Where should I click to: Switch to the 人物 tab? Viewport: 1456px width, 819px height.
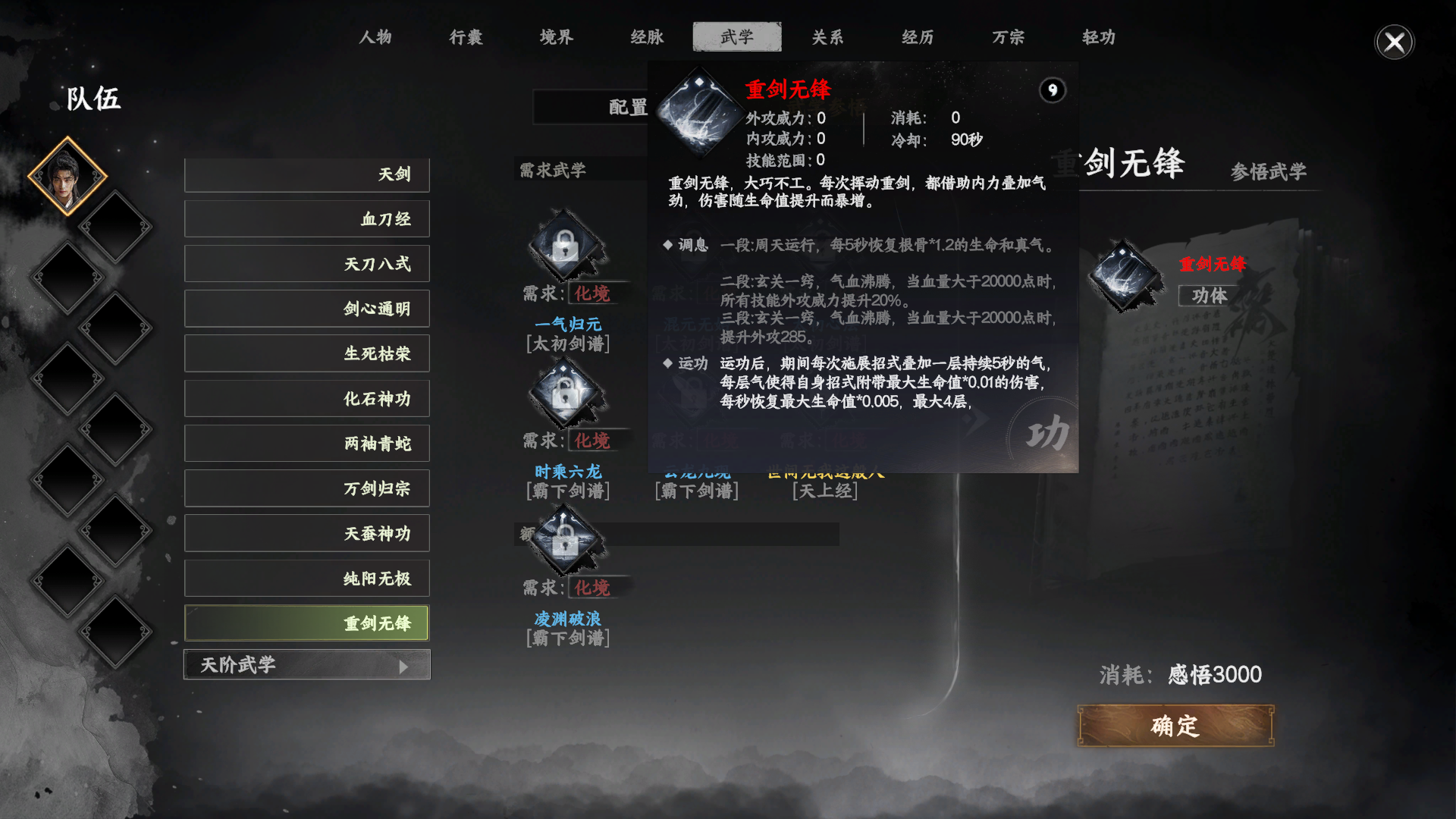(x=377, y=36)
